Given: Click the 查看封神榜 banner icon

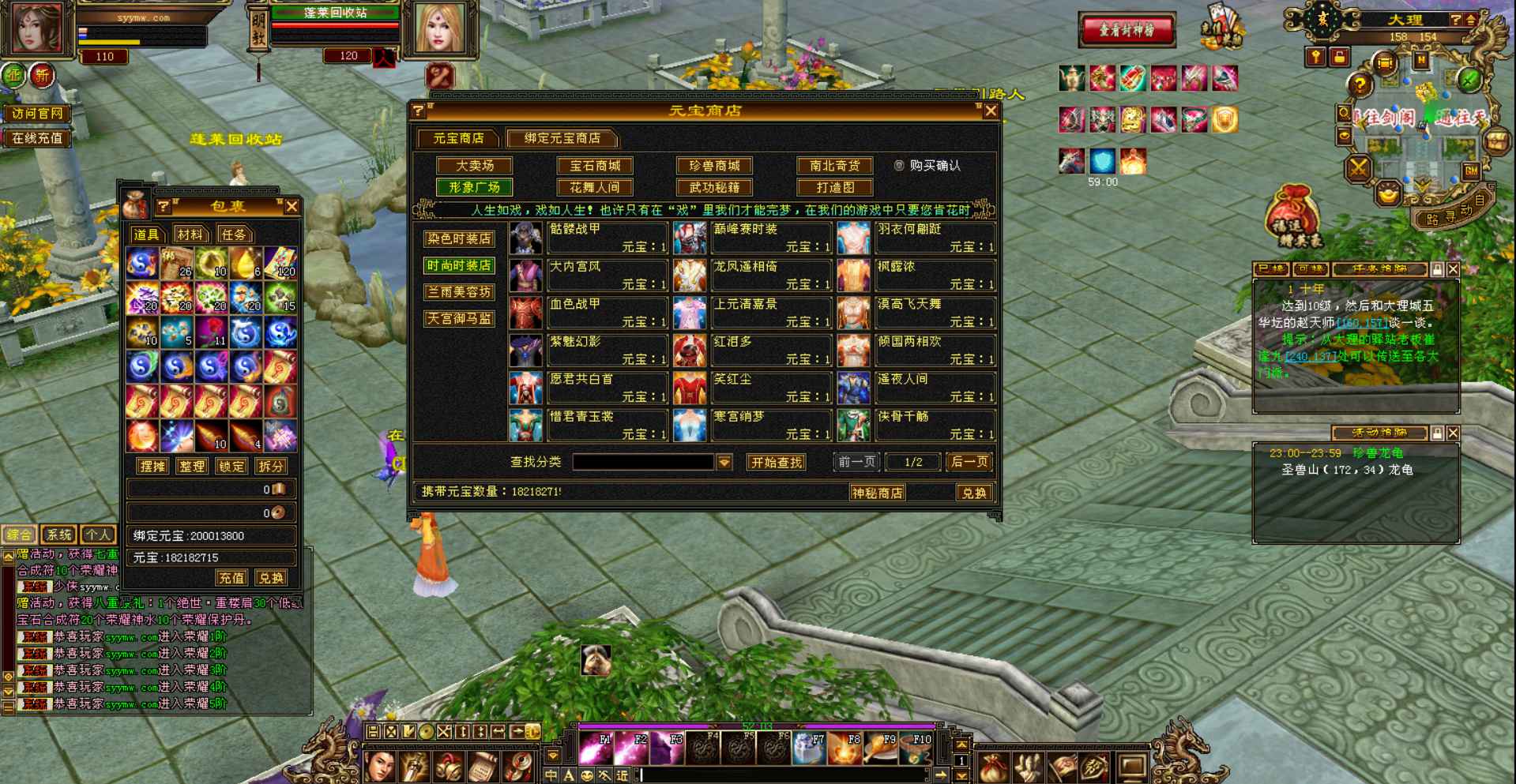Looking at the screenshot, I should (1125, 29).
